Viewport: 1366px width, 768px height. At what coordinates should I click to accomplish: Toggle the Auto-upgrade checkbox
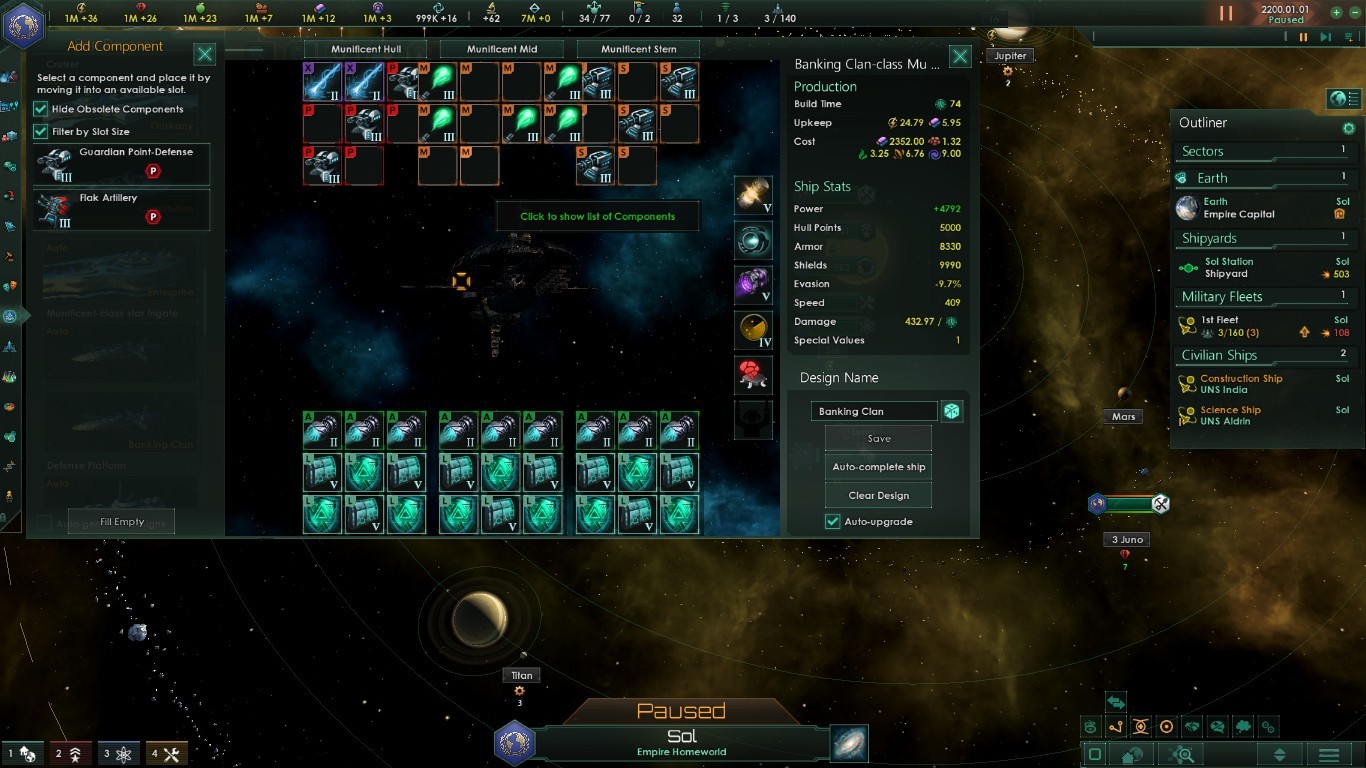click(x=832, y=522)
